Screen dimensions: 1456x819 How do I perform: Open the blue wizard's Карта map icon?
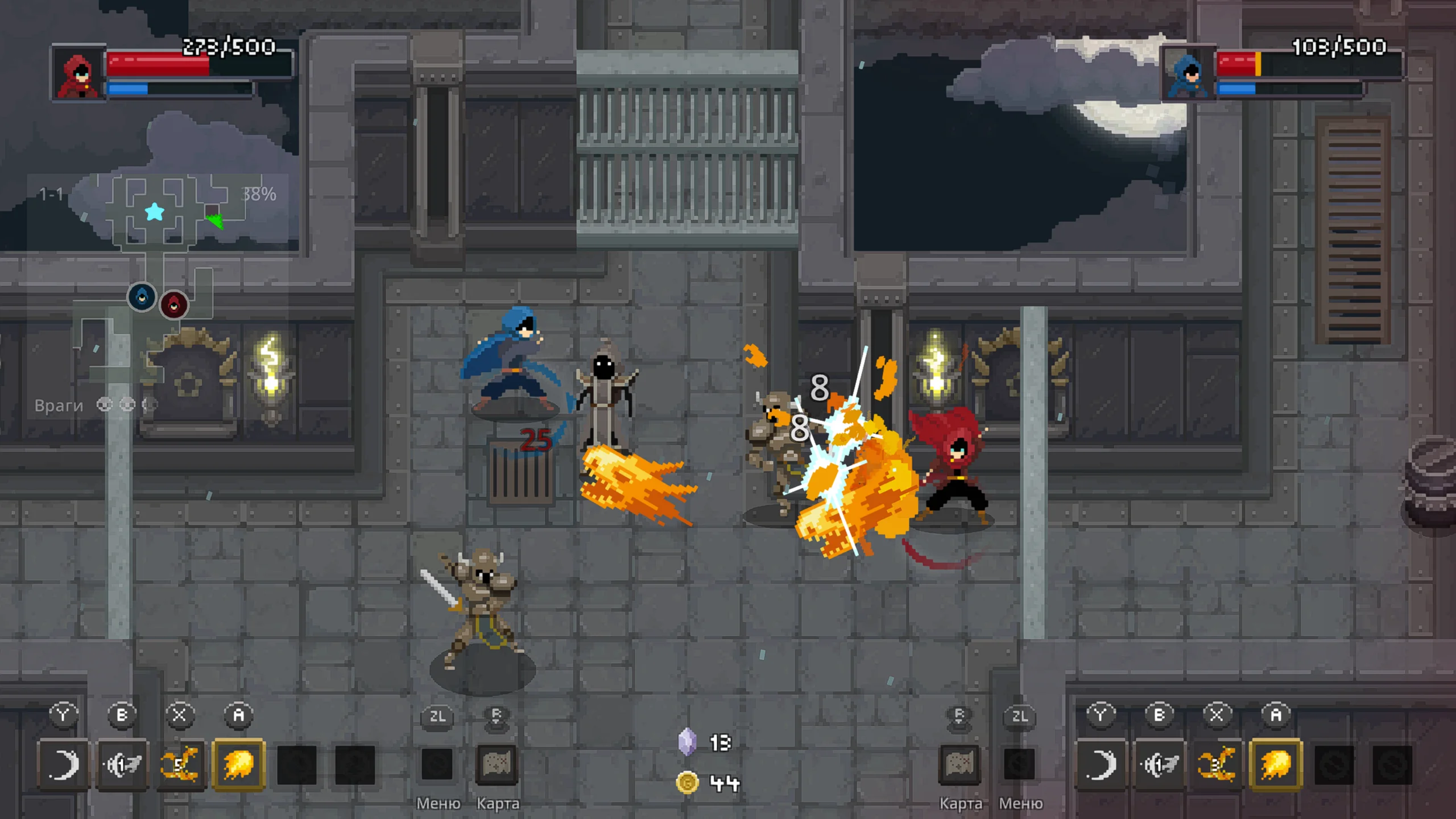click(x=960, y=764)
